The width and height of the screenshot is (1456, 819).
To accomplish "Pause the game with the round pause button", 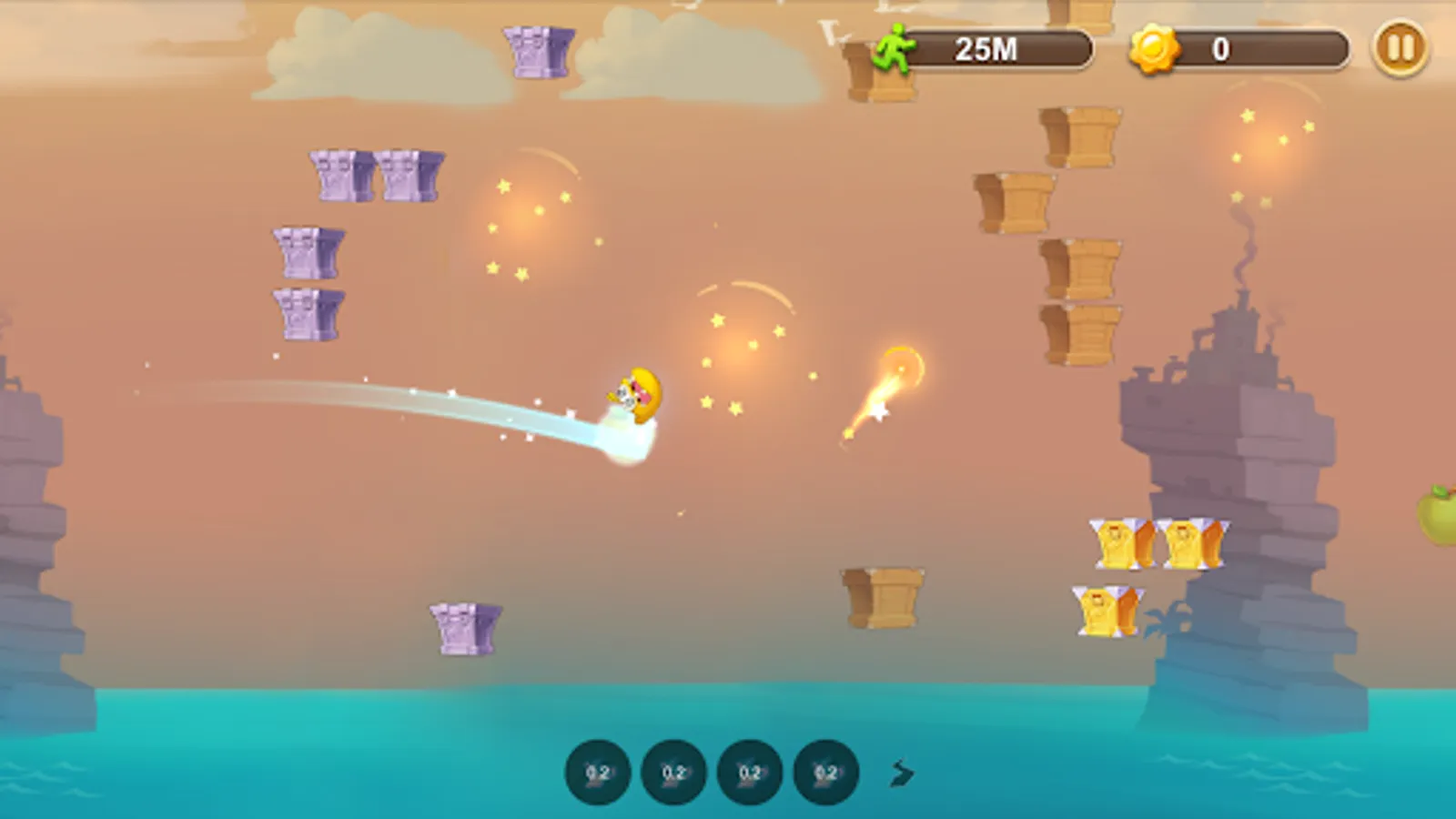I will coord(1400,47).
